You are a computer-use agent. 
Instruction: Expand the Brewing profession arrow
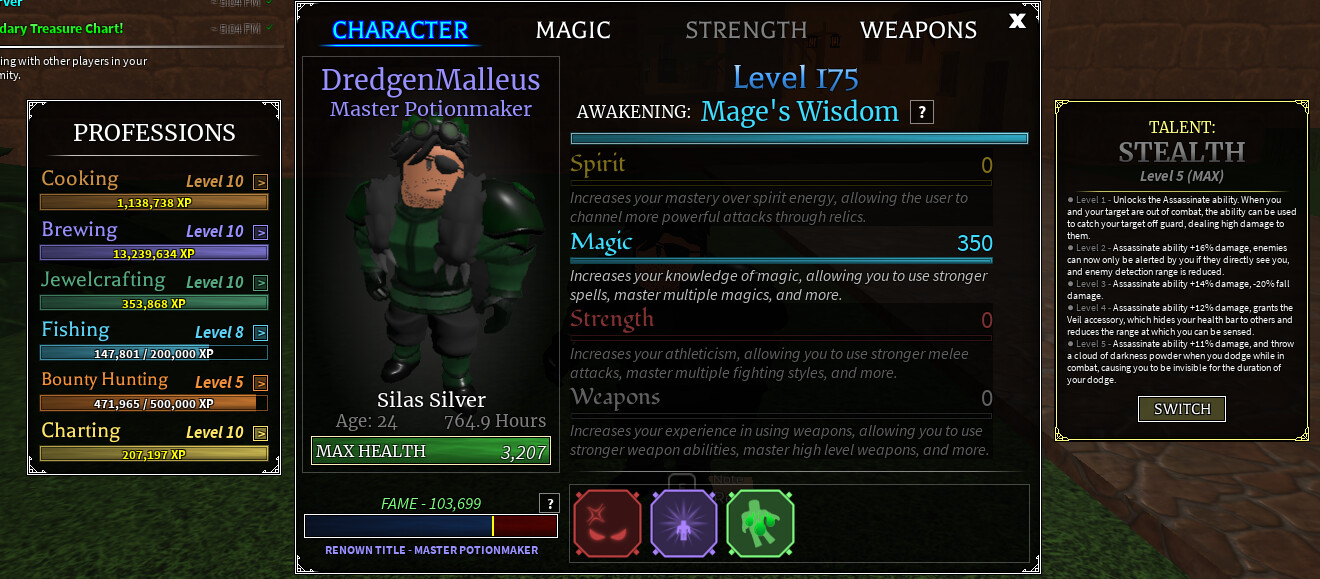point(260,232)
